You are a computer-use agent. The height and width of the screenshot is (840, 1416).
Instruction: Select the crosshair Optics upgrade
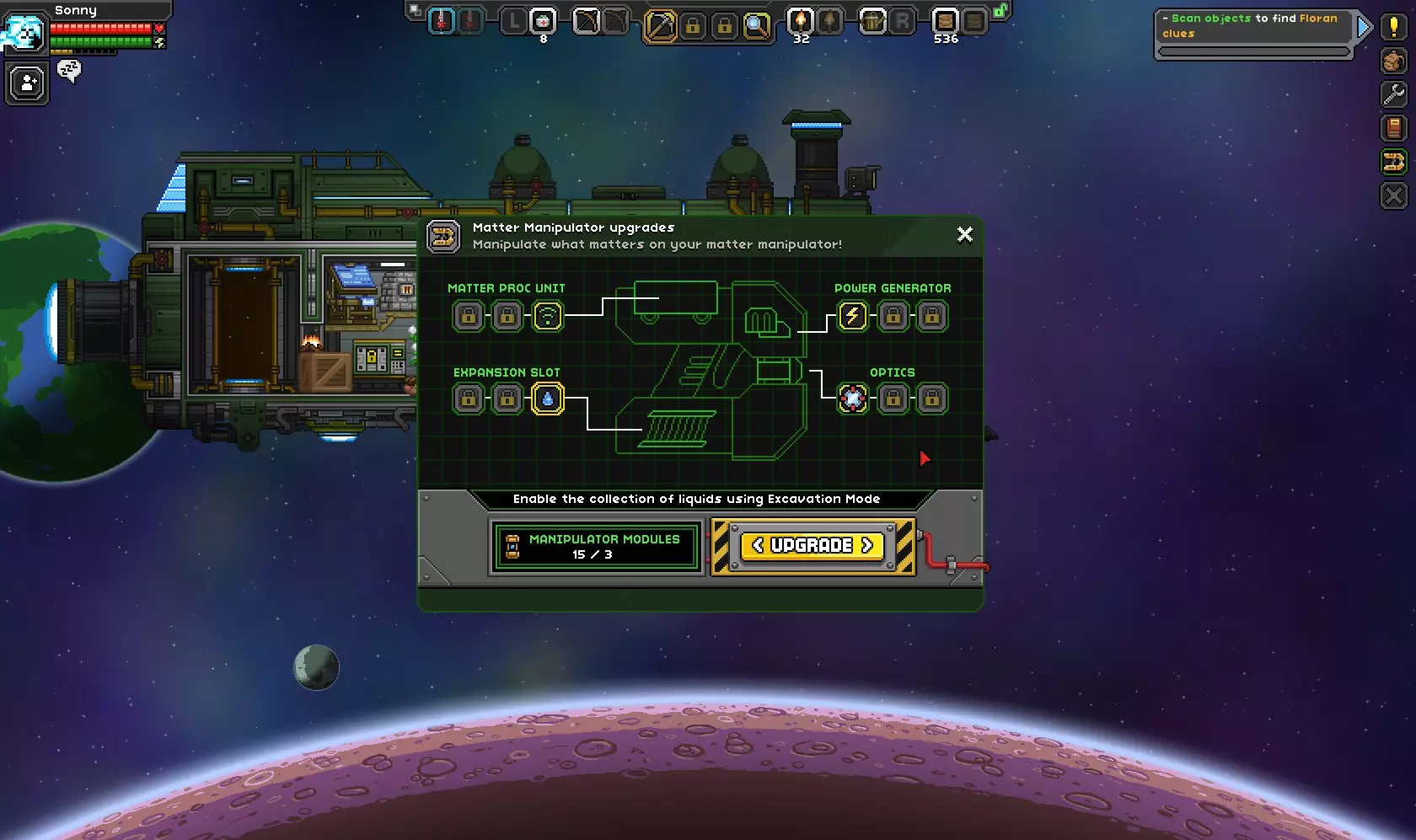point(853,399)
